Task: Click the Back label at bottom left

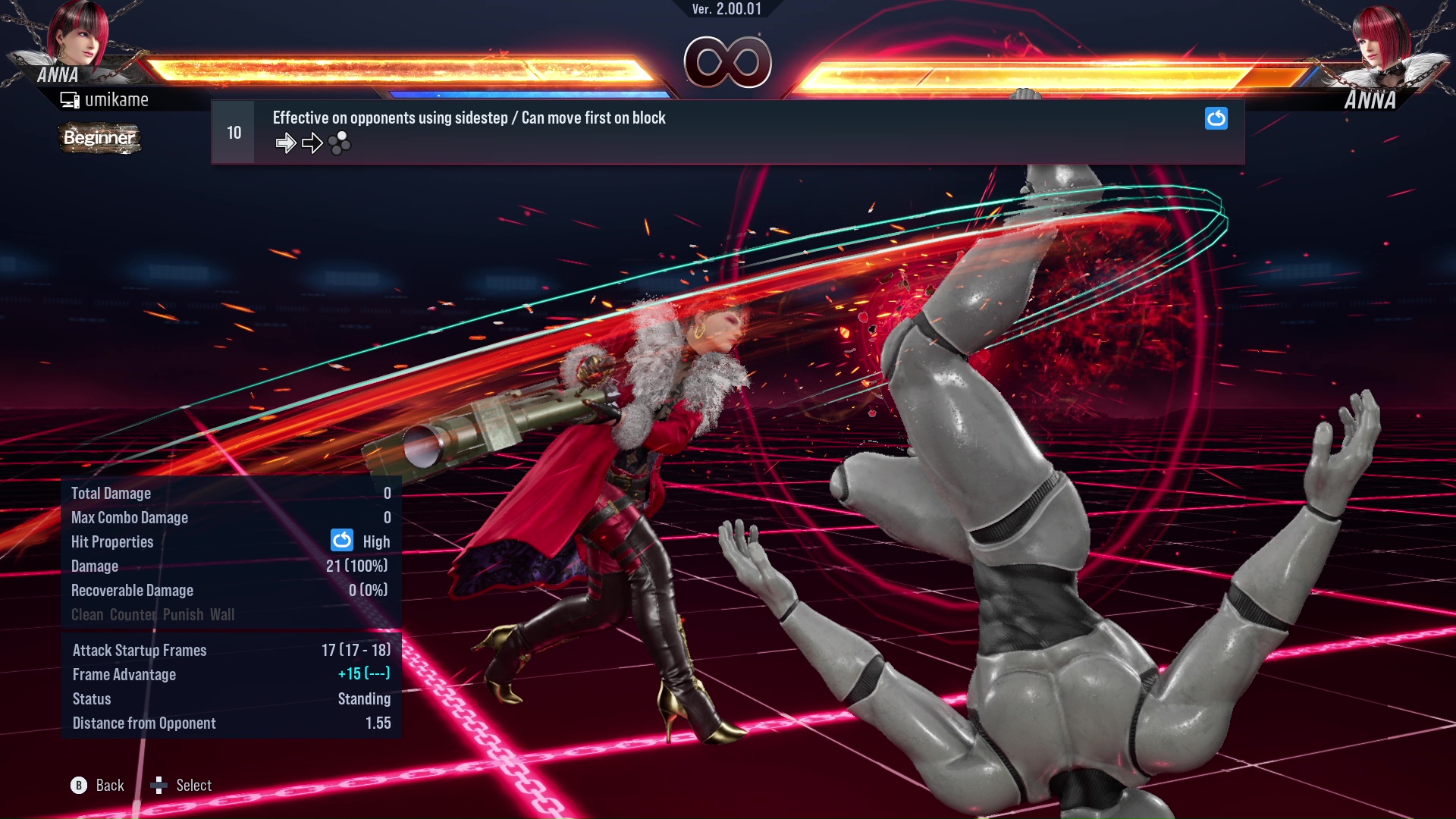Action: (108, 785)
